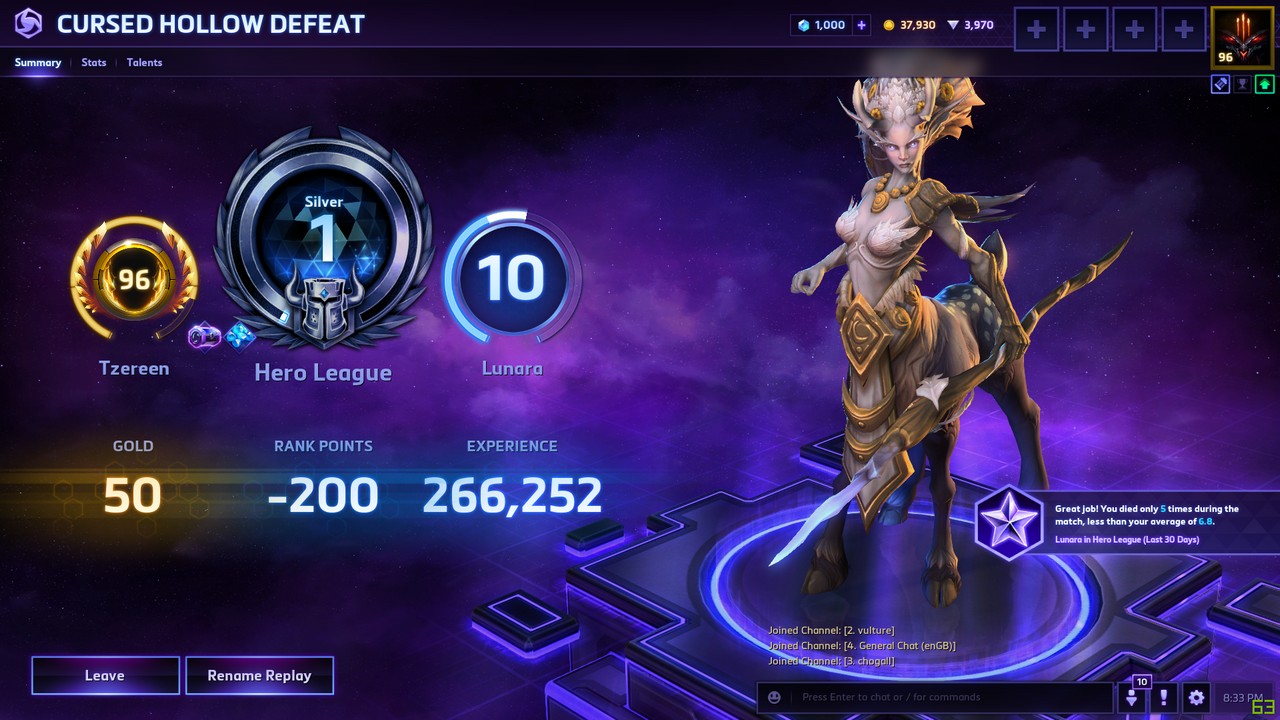Image resolution: width=1280 pixels, height=720 pixels.
Task: Select the Summary tab
Action: tap(38, 62)
